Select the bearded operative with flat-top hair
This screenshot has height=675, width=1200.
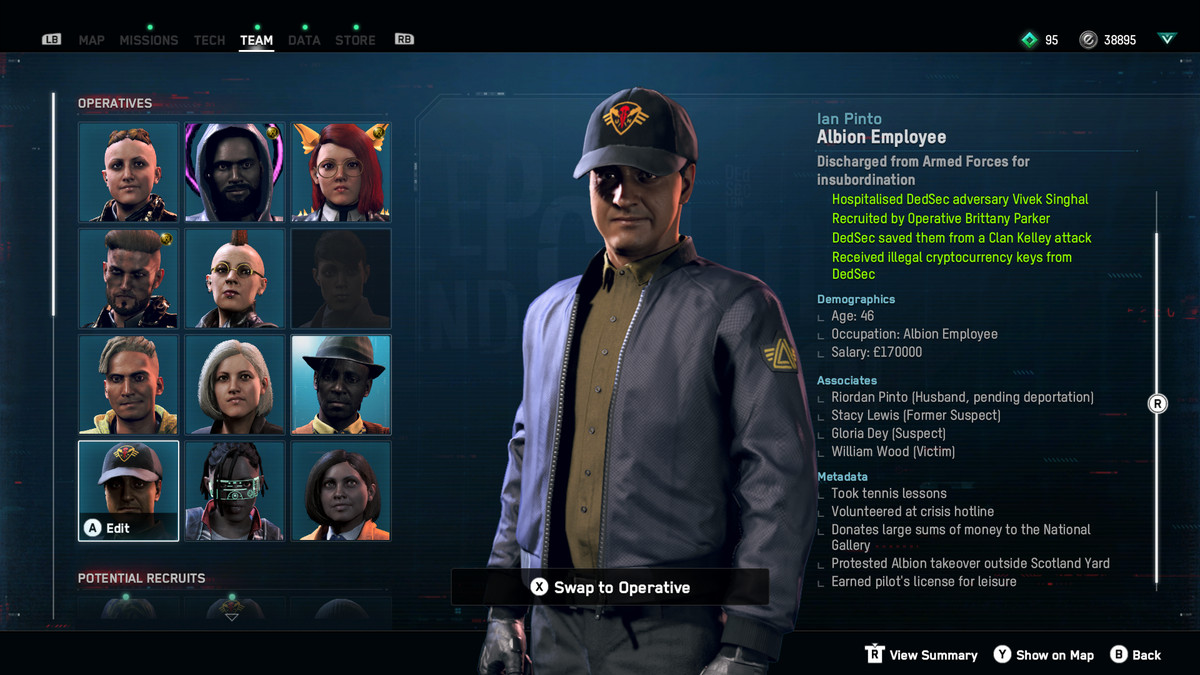click(x=129, y=278)
